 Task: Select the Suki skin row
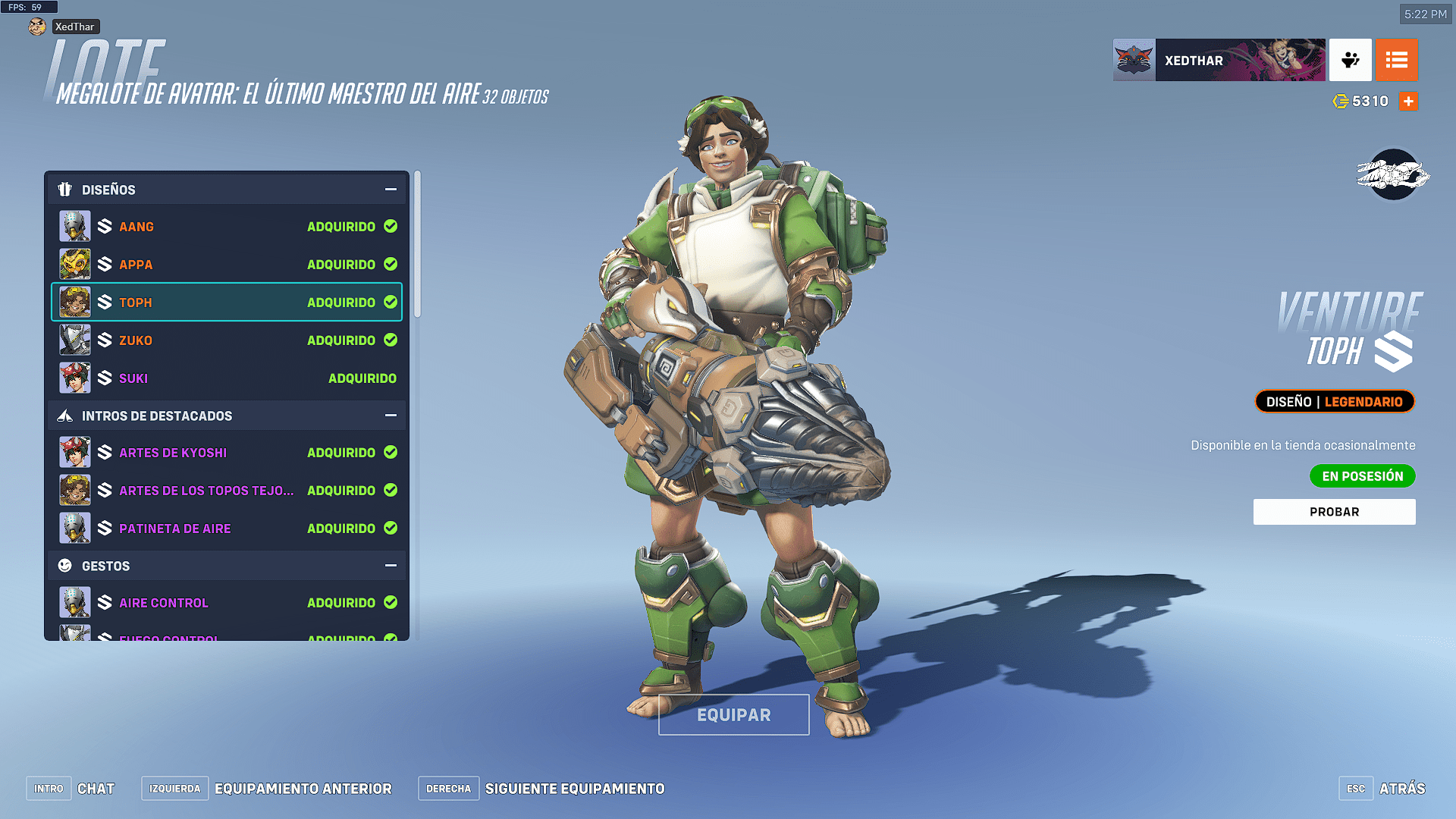[227, 378]
